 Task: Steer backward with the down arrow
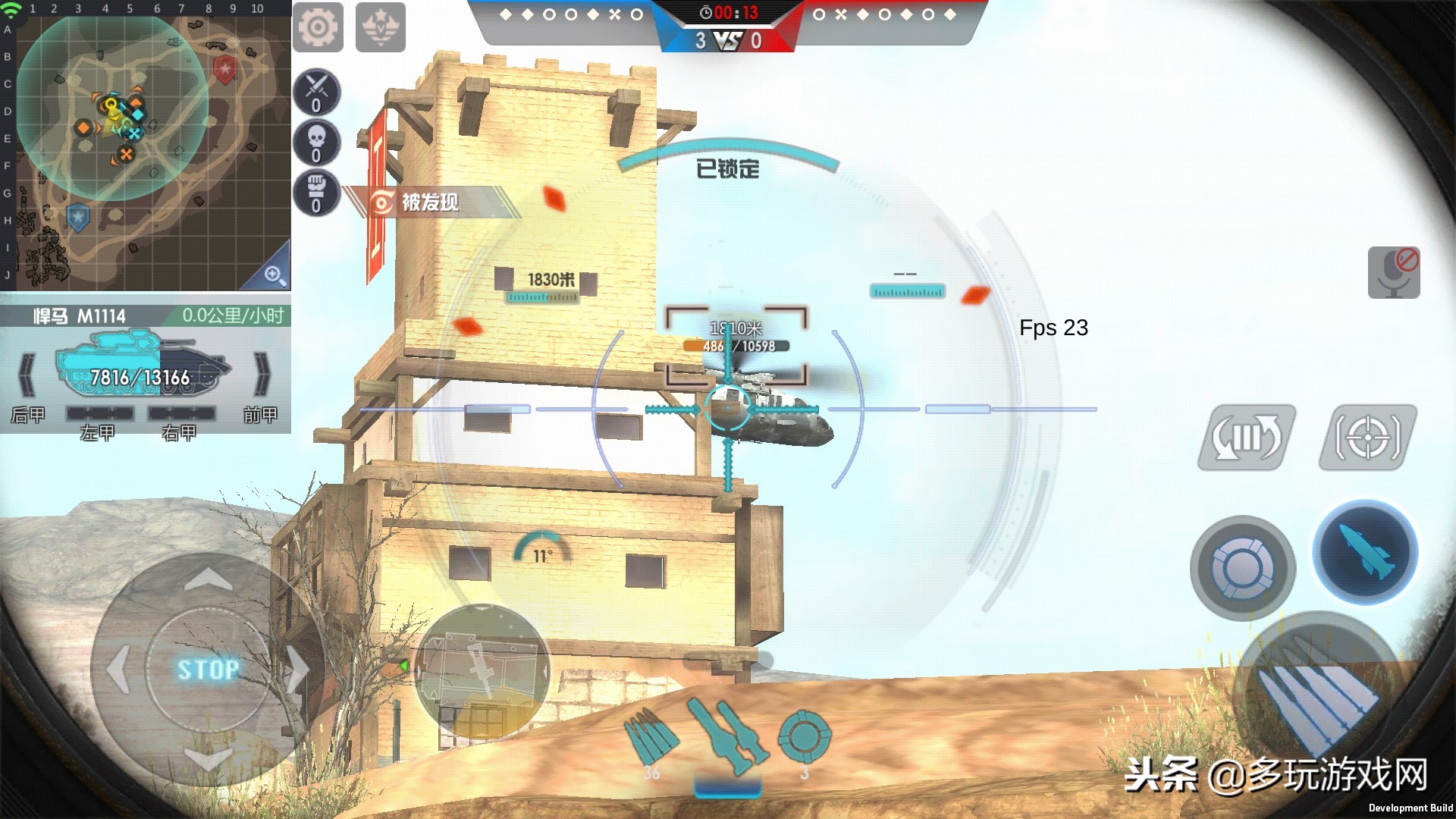[x=208, y=757]
